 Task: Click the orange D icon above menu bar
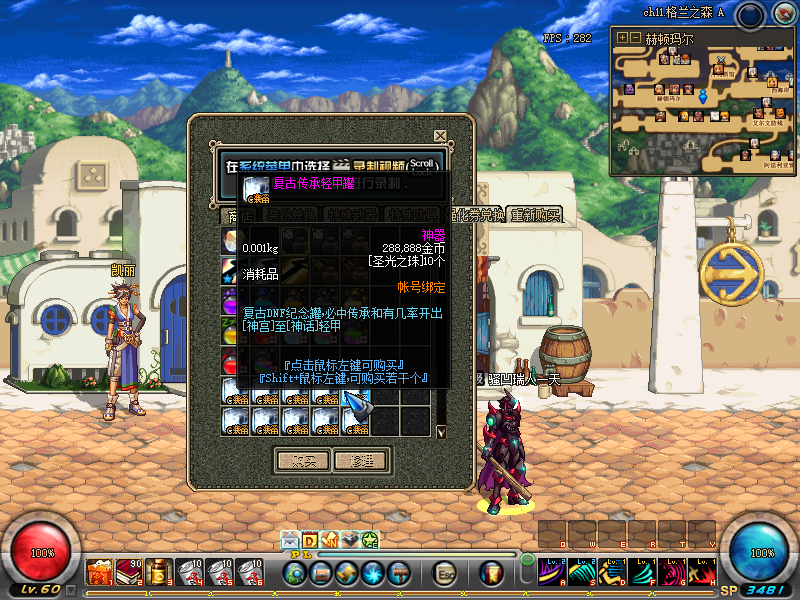[x=310, y=540]
